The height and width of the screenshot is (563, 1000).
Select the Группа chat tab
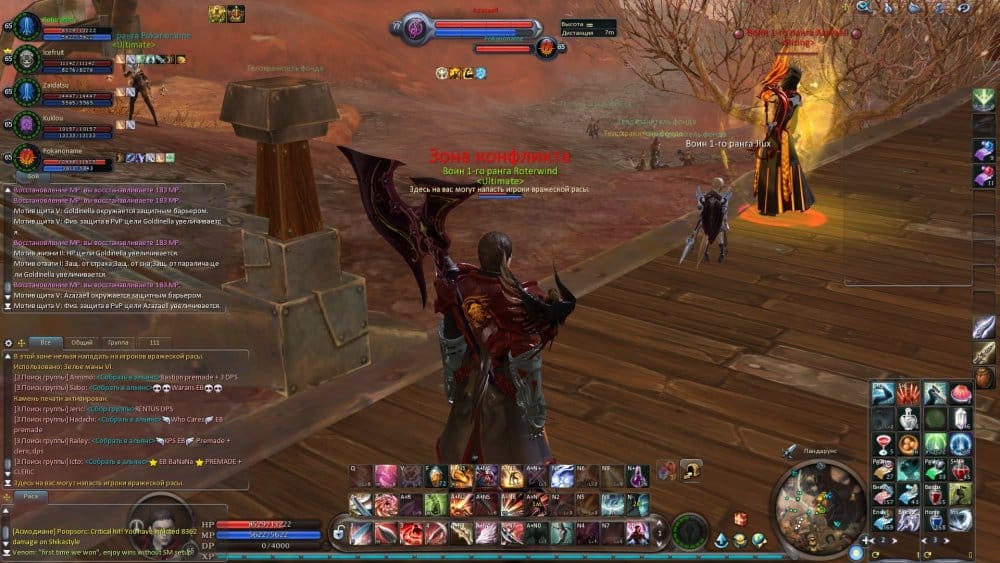(118, 342)
